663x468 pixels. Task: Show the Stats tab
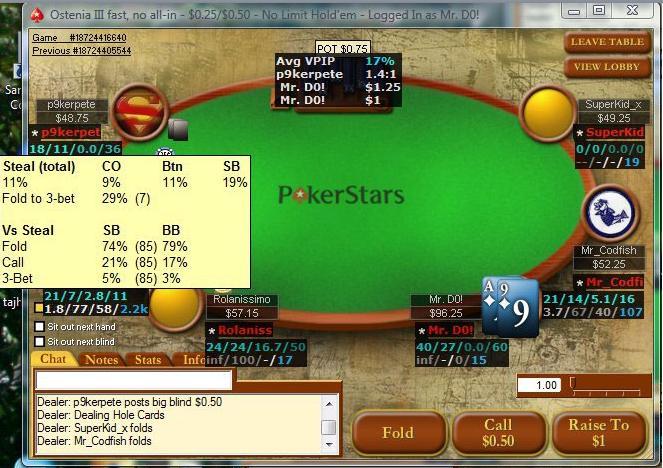coord(148,359)
